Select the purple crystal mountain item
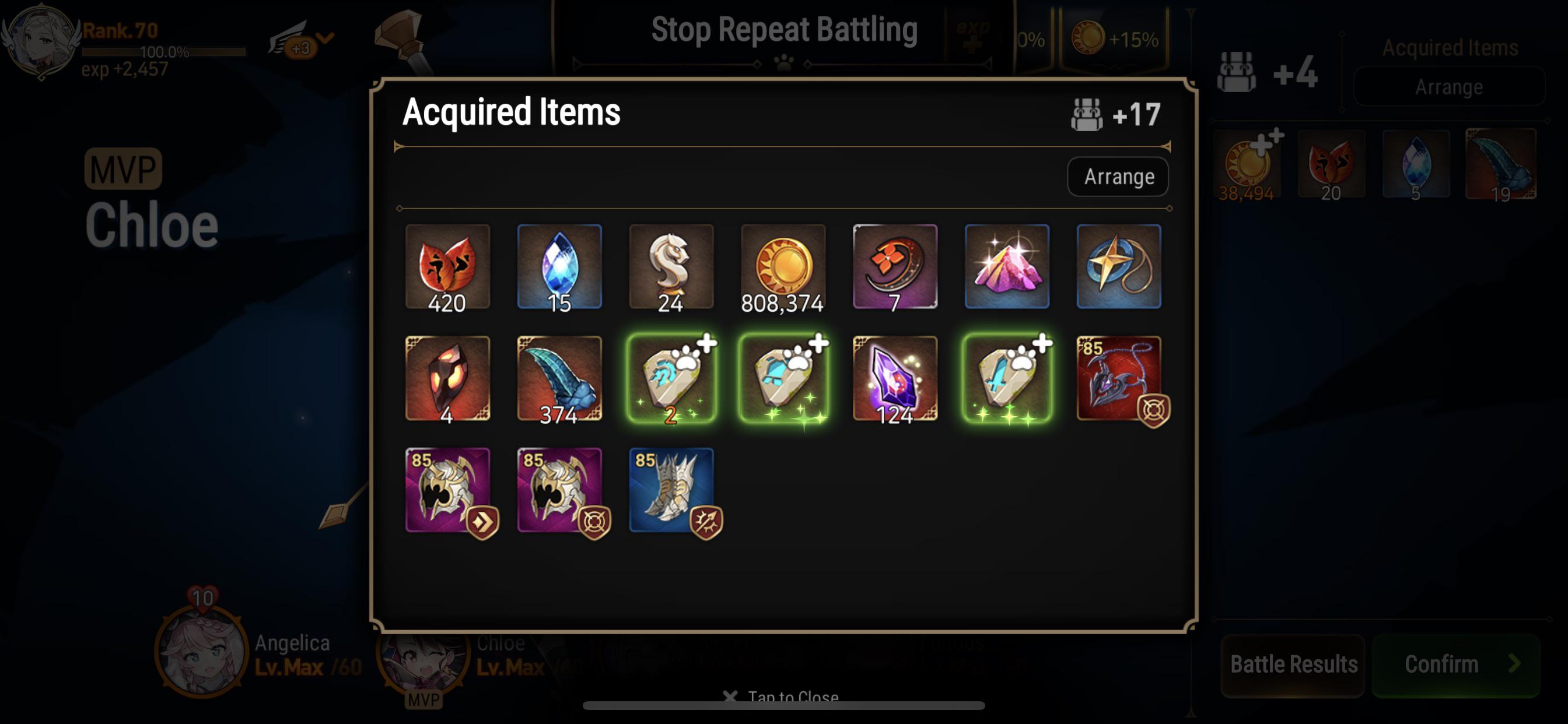Viewport: 1568px width, 724px height. 1007,266
